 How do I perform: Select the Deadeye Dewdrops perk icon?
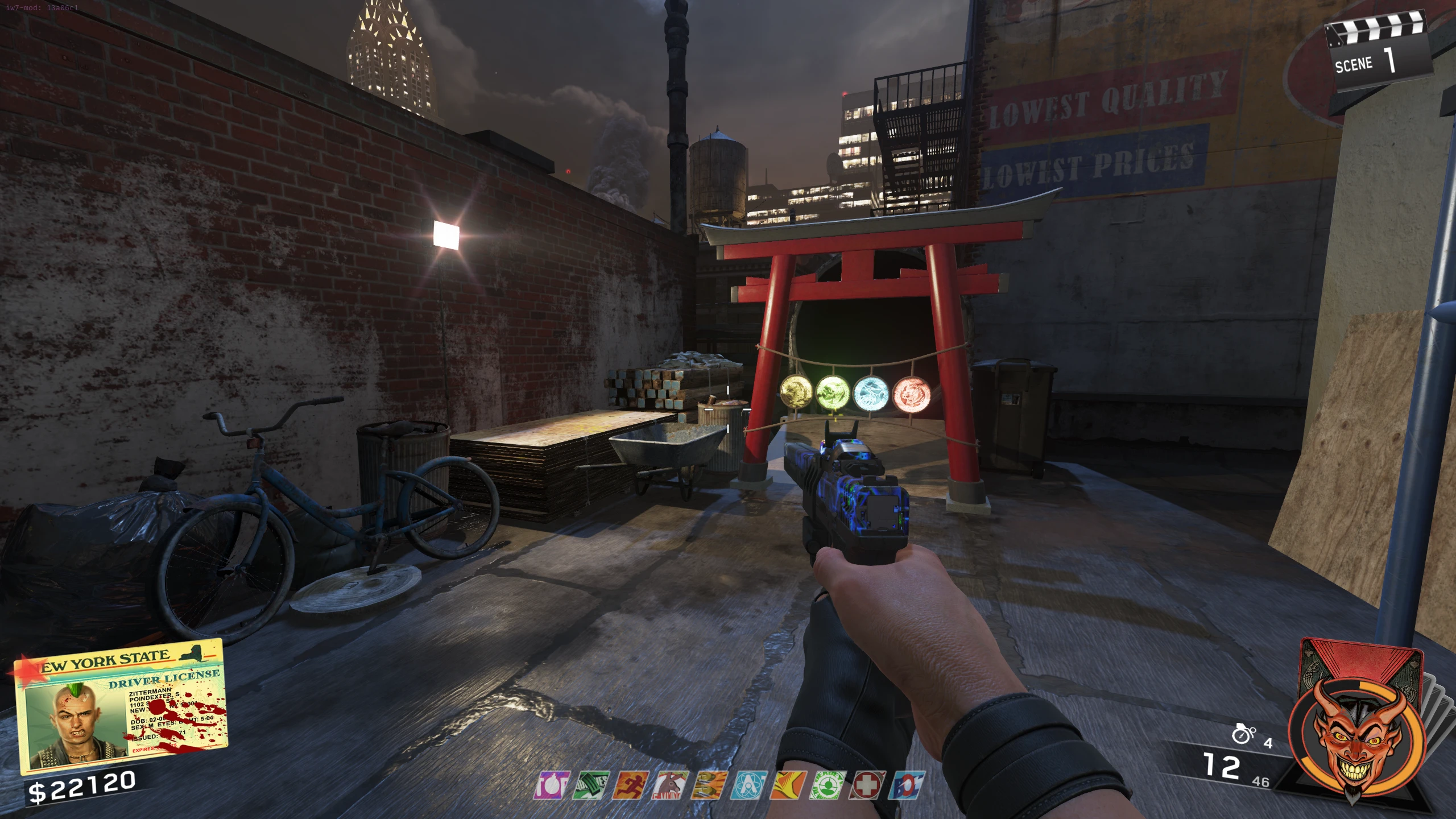tap(828, 785)
